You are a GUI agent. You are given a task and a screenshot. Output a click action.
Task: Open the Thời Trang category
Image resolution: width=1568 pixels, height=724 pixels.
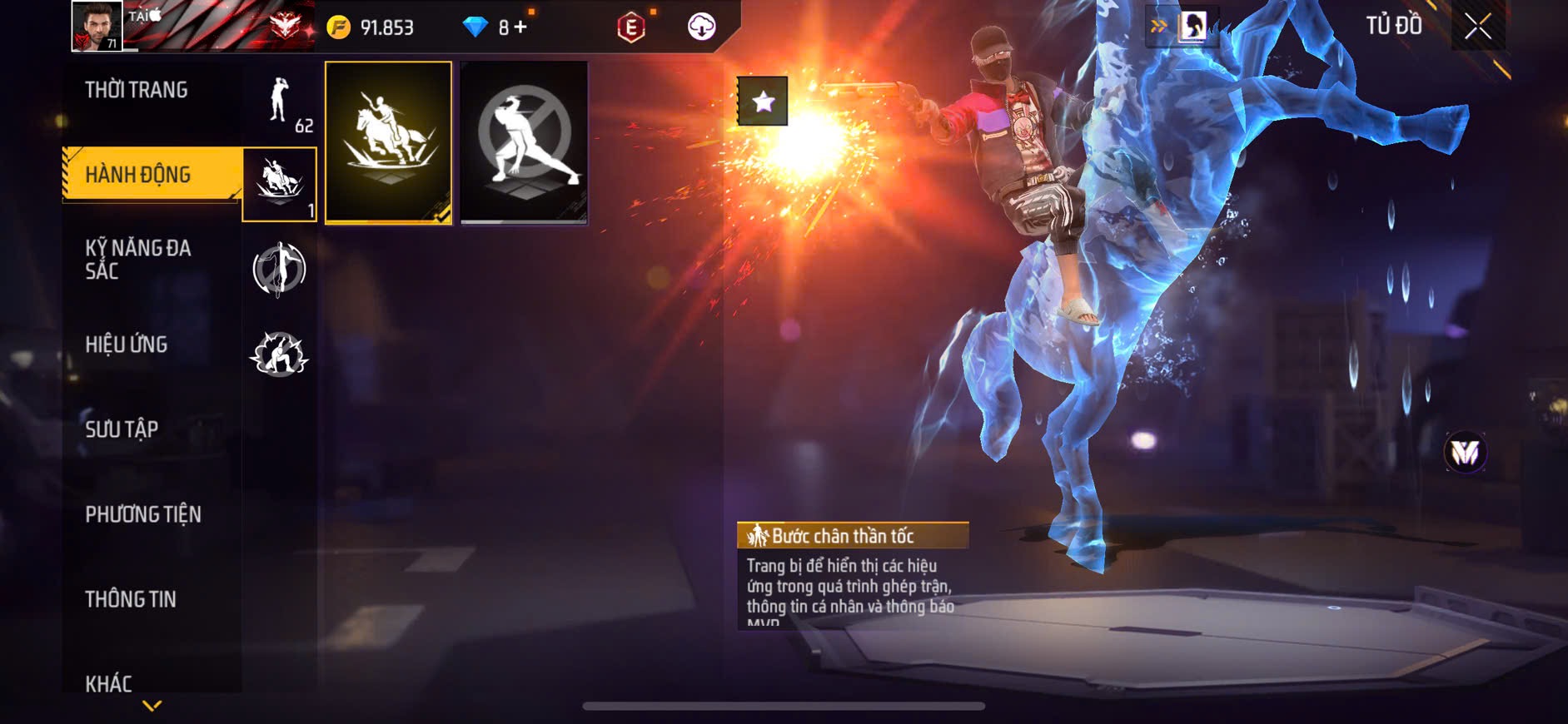click(x=137, y=90)
